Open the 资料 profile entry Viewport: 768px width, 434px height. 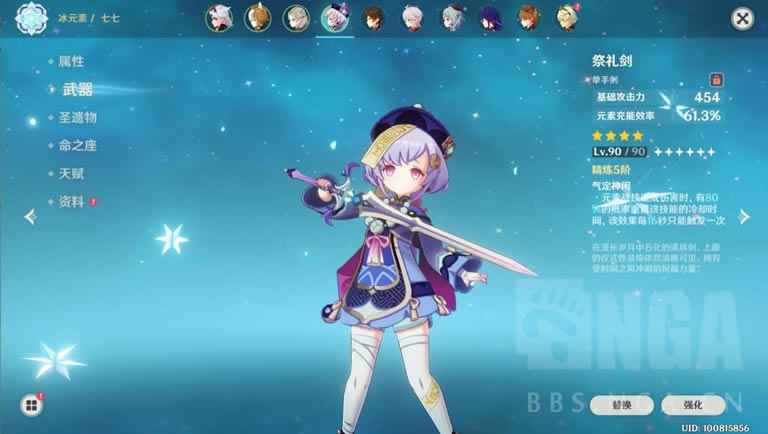coord(71,202)
